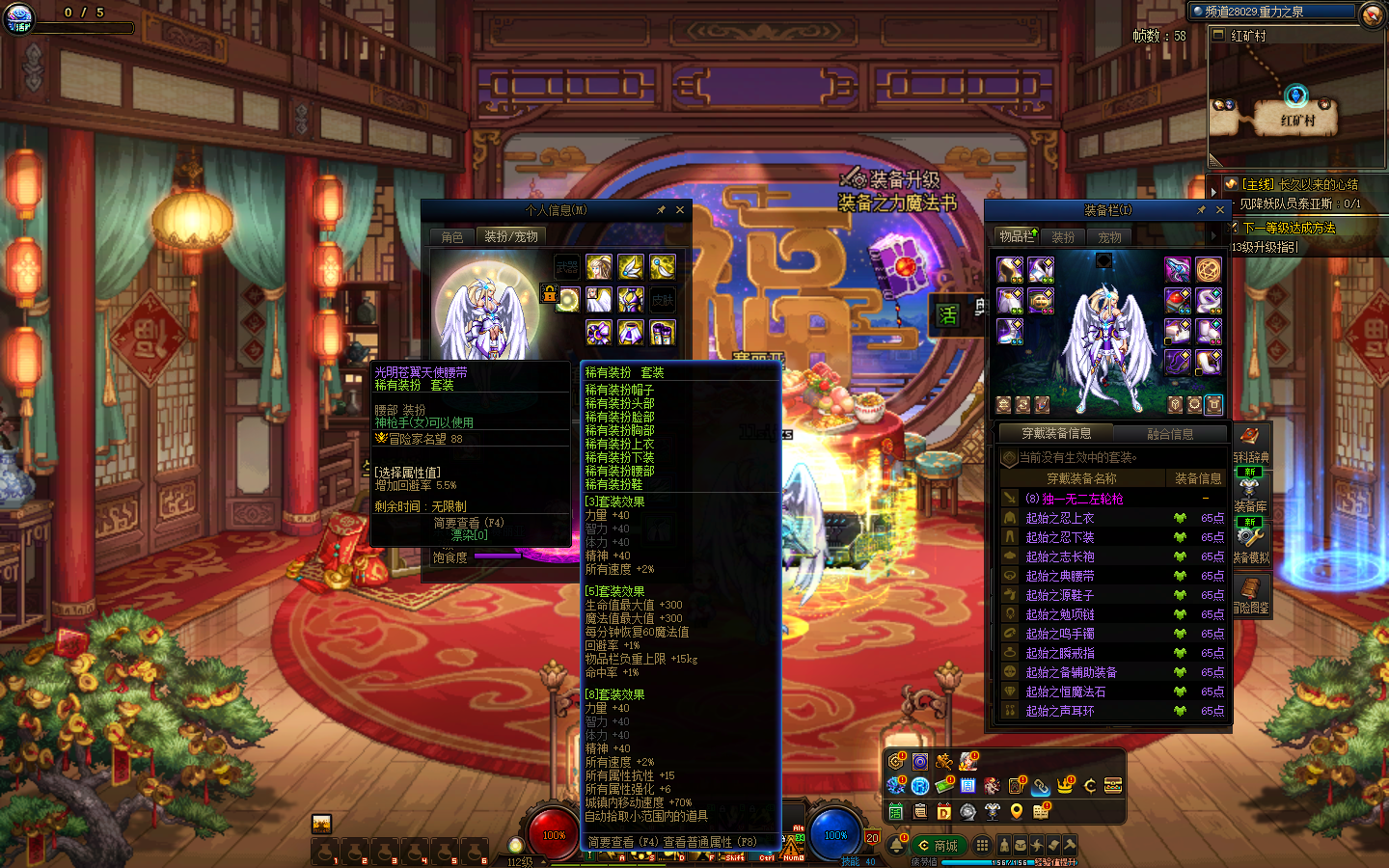Select the purple boots avatar slot
The width and height of the screenshot is (1389, 868).
coord(662,333)
